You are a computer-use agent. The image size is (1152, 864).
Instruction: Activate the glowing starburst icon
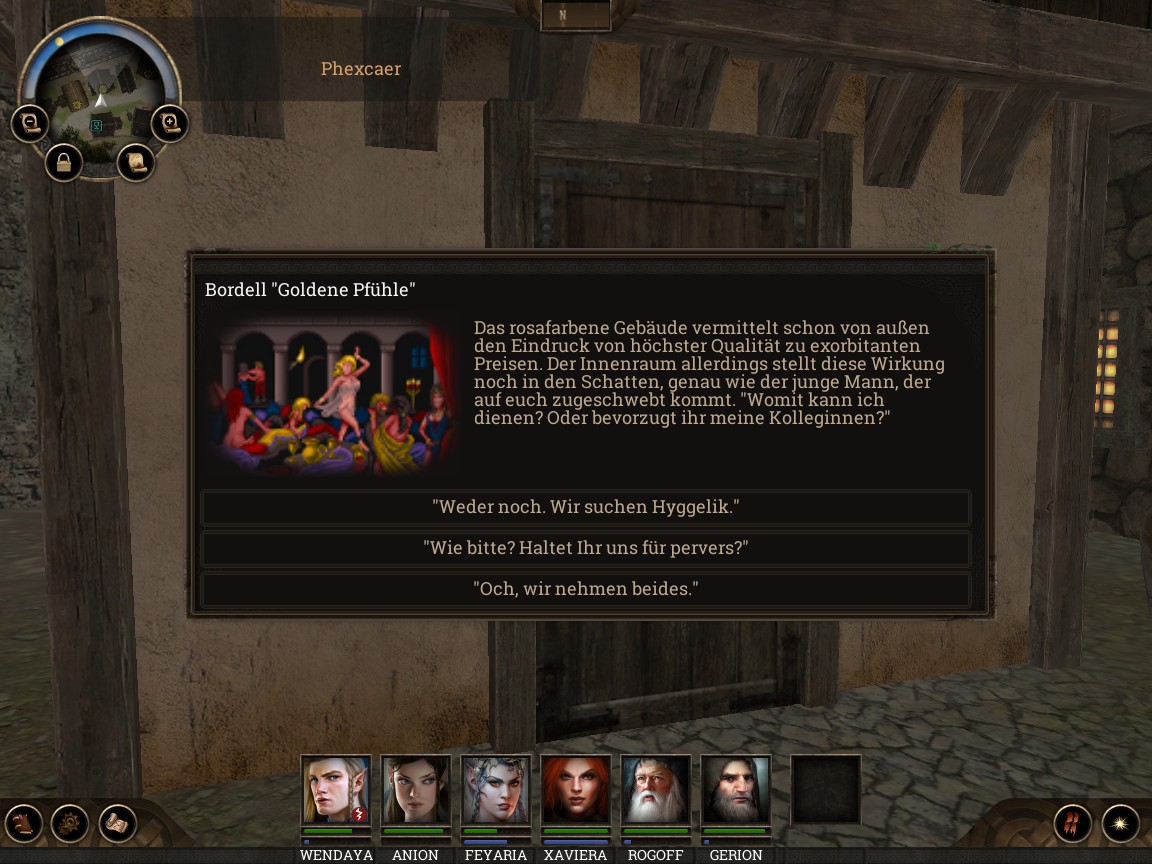tap(1121, 823)
